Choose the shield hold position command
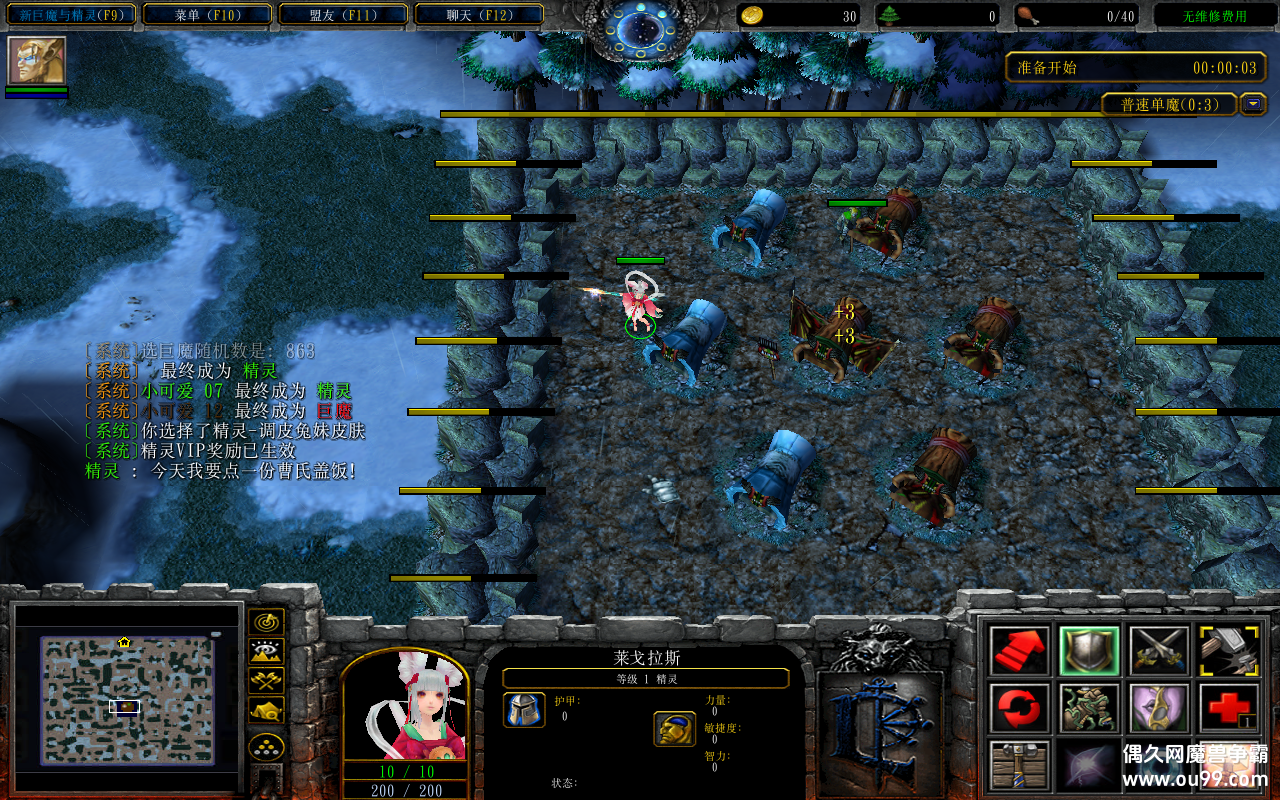Viewport: 1280px width, 800px height. pyautogui.click(x=1089, y=651)
